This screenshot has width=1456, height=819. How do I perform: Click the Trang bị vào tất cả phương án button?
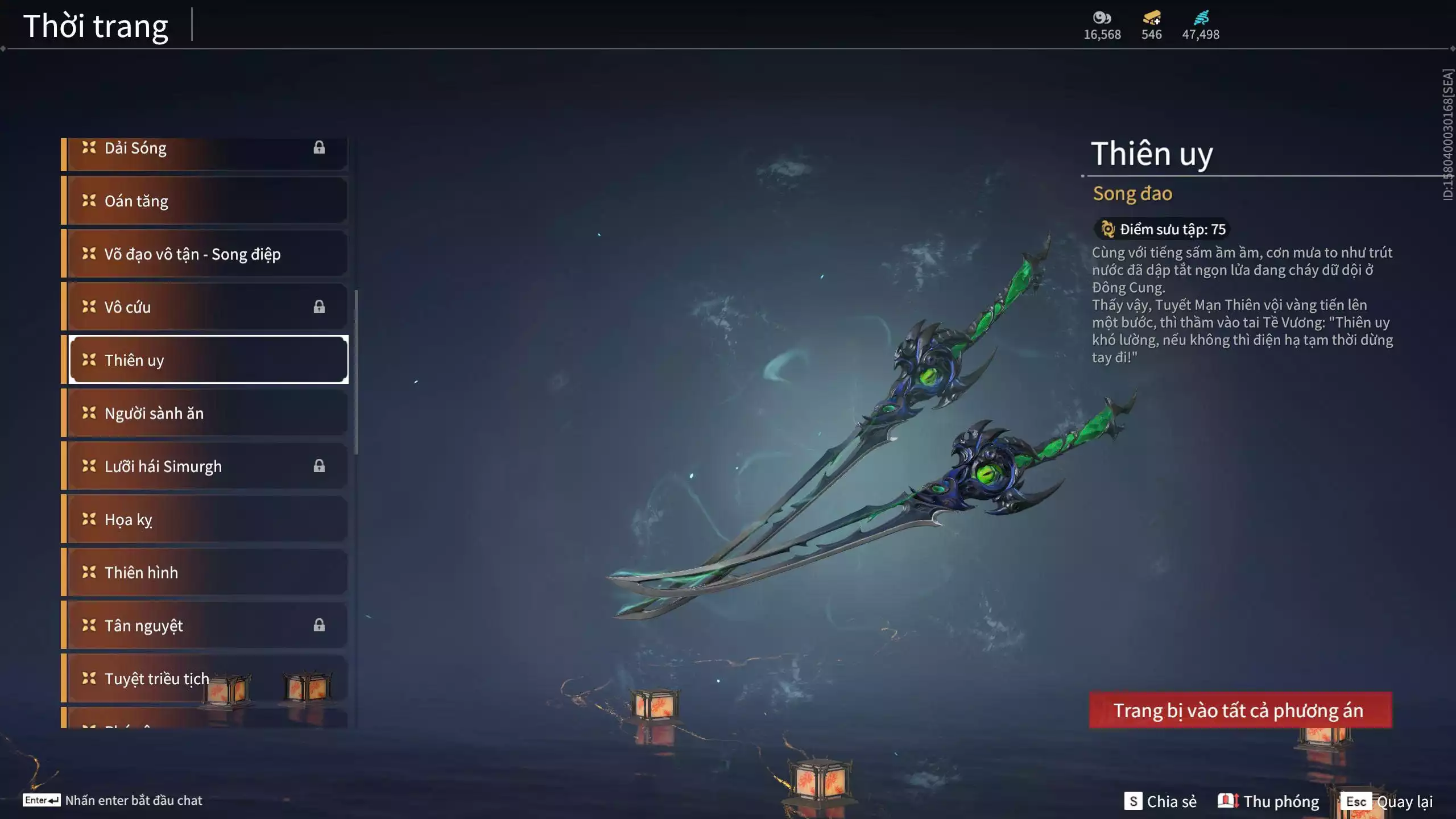[x=1238, y=710]
